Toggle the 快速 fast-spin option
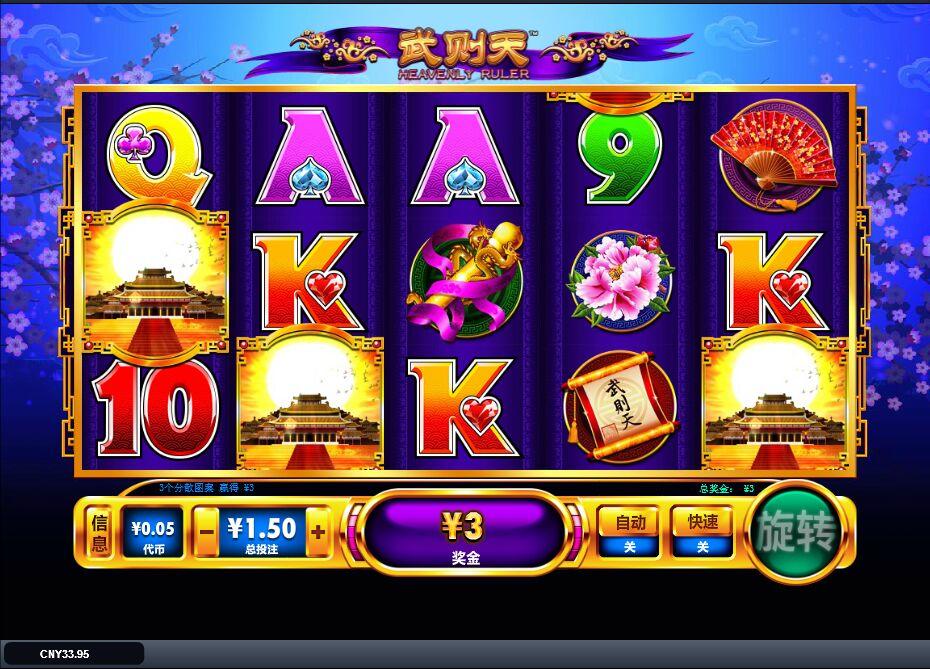 click(x=702, y=532)
